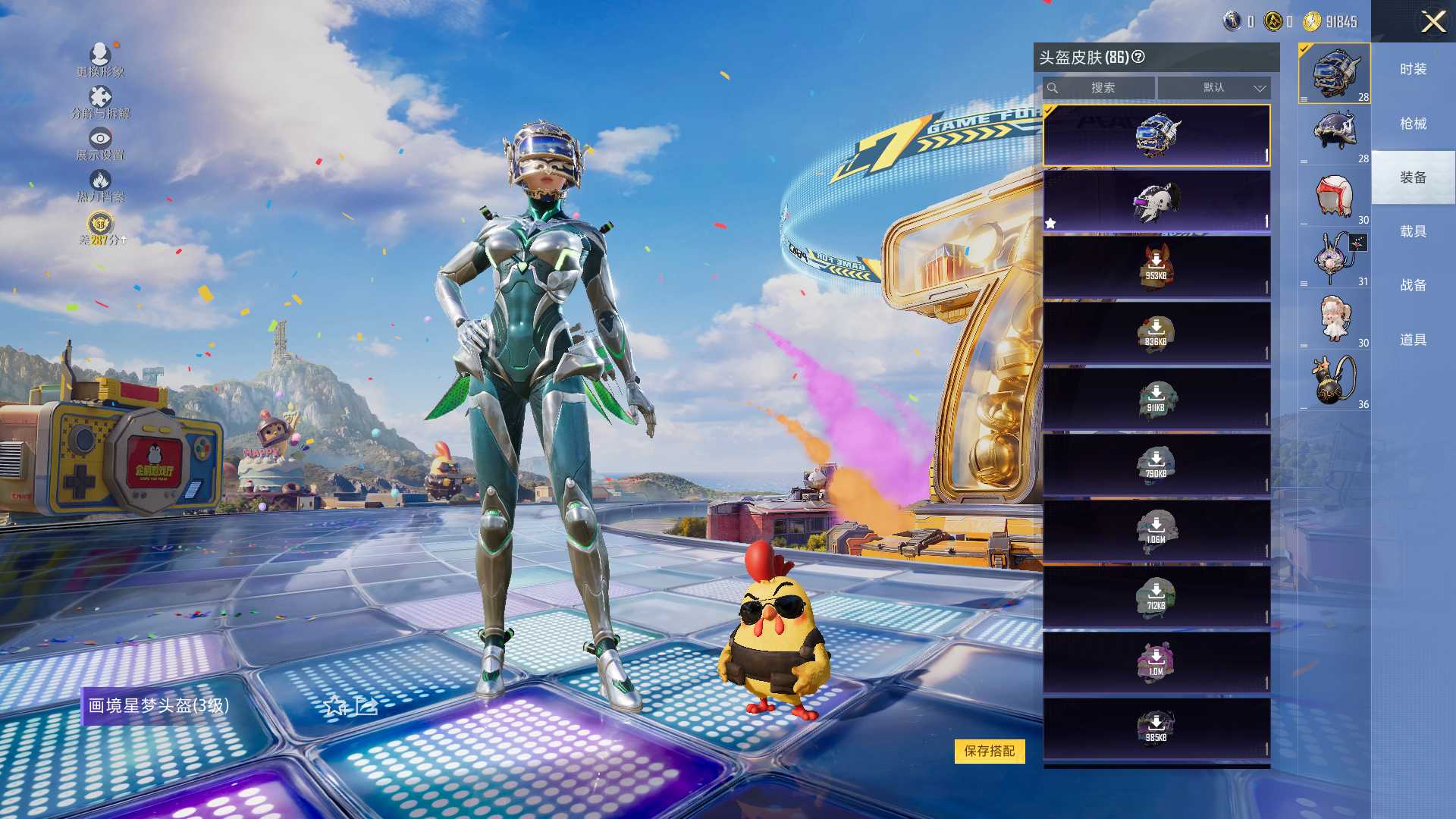The height and width of the screenshot is (819, 1456).
Task: Switch to the 时装 tab
Action: click(1413, 69)
